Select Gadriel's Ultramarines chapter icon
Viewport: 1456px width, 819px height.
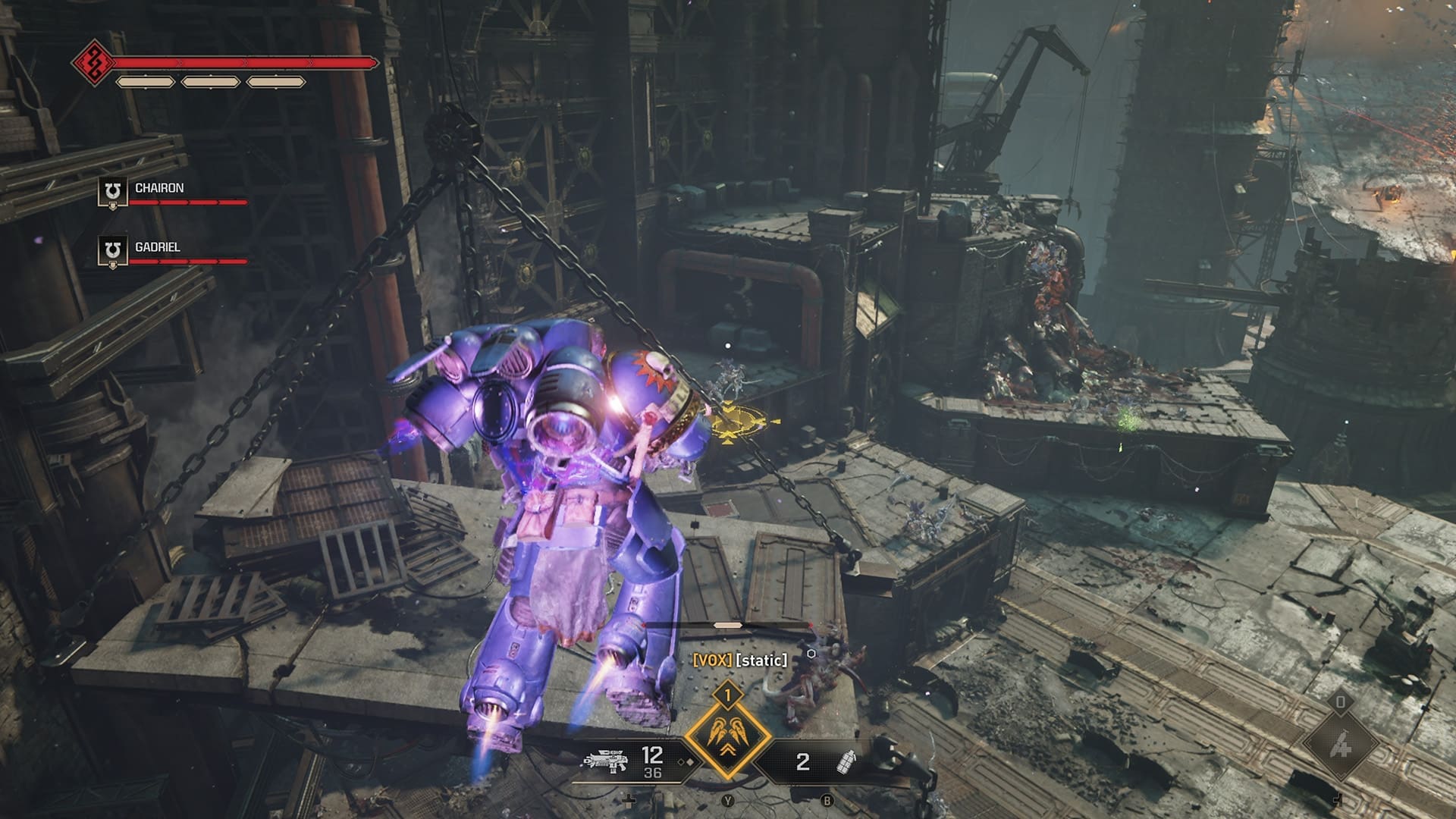tap(112, 248)
